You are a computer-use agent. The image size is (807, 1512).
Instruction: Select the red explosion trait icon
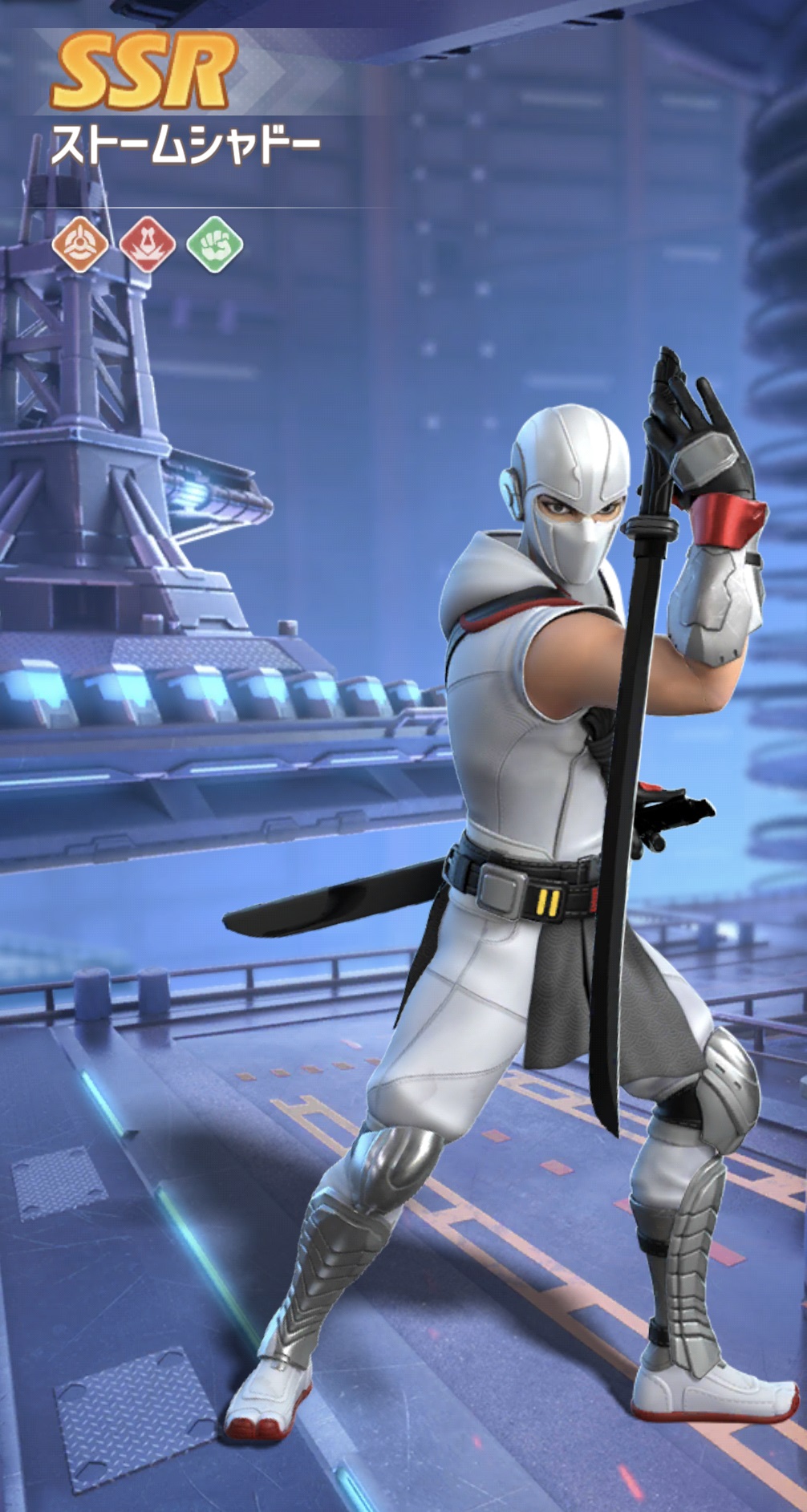coord(147,244)
